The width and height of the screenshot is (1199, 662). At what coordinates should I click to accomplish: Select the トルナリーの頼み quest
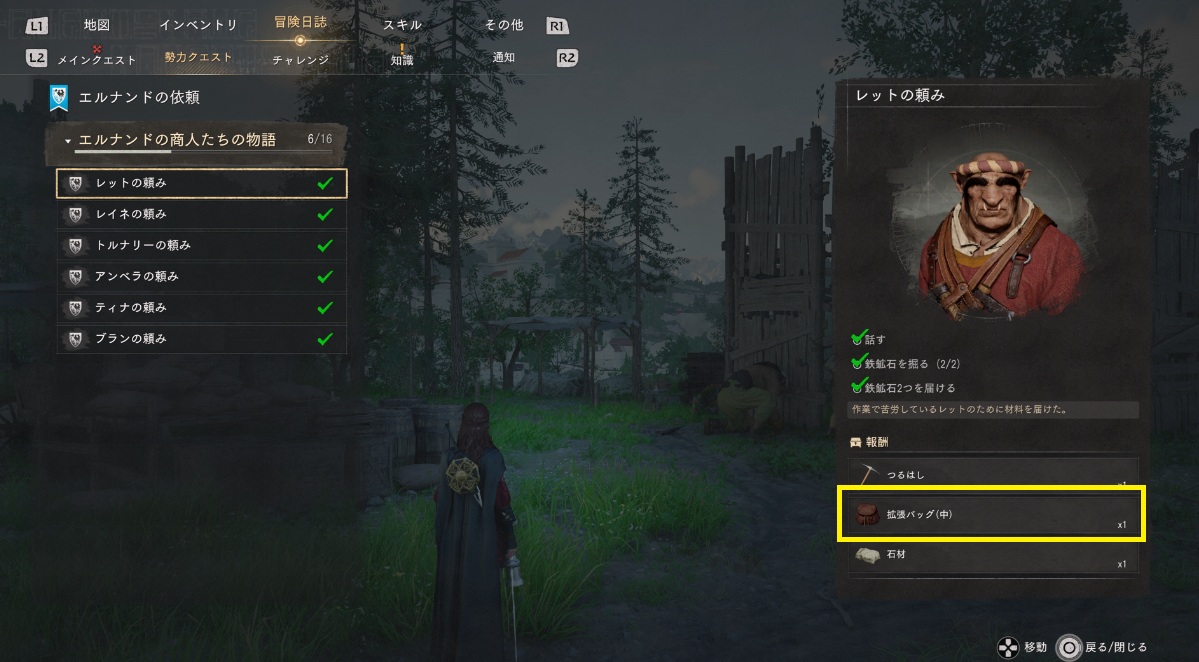point(201,245)
